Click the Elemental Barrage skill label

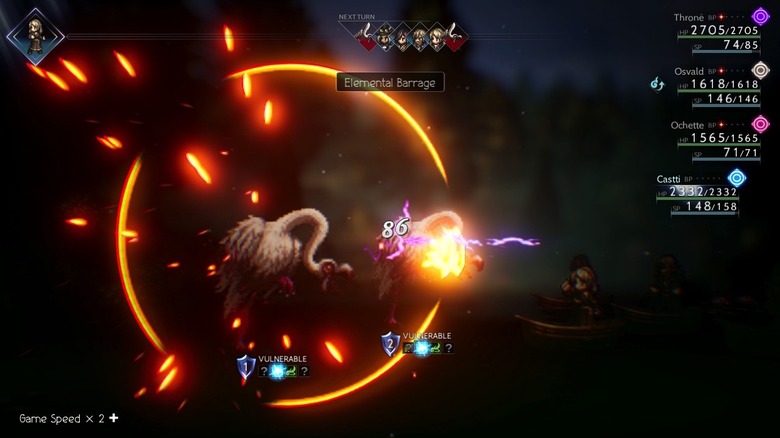click(x=390, y=83)
